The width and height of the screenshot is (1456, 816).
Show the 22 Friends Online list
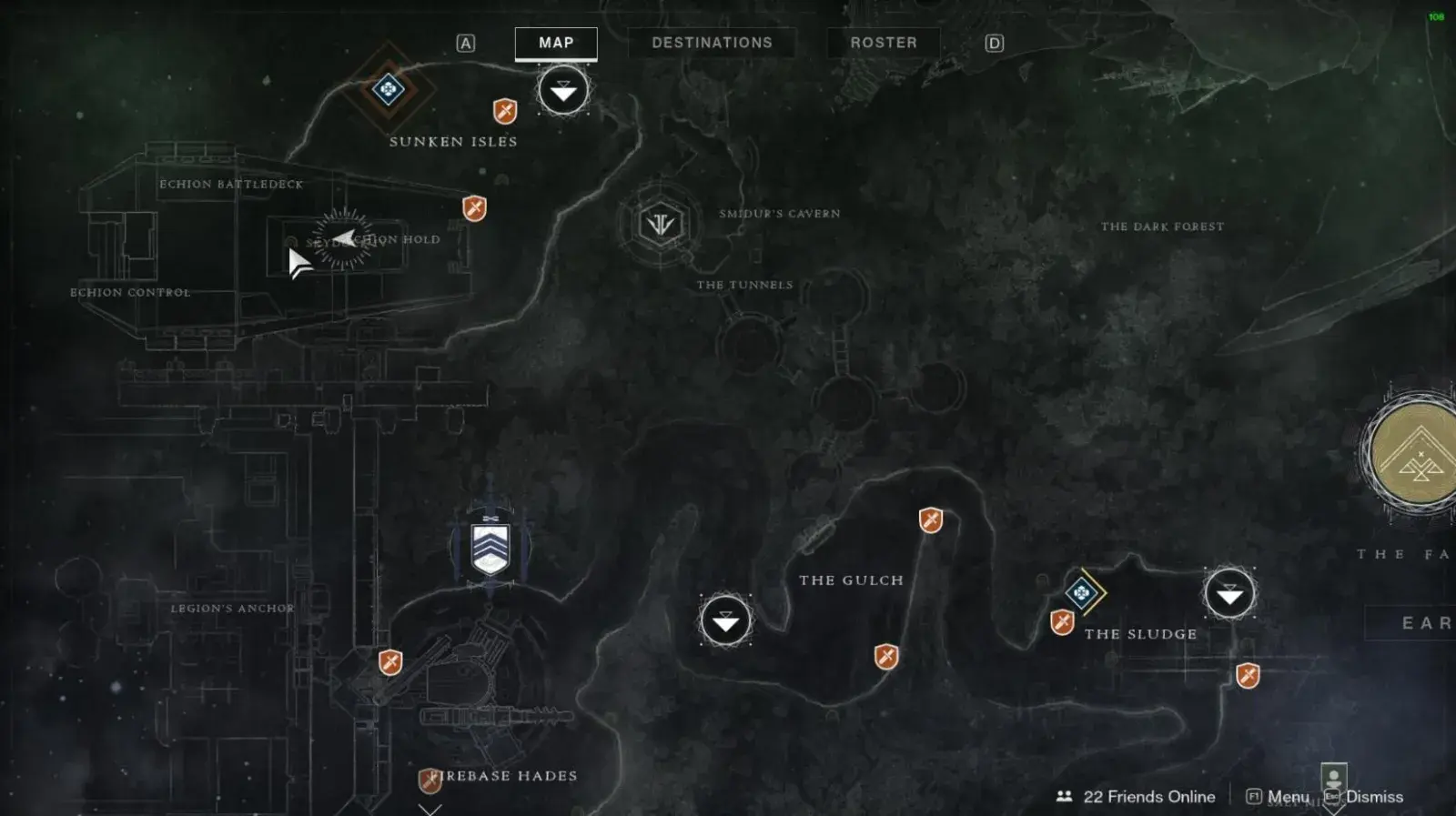(x=1136, y=797)
